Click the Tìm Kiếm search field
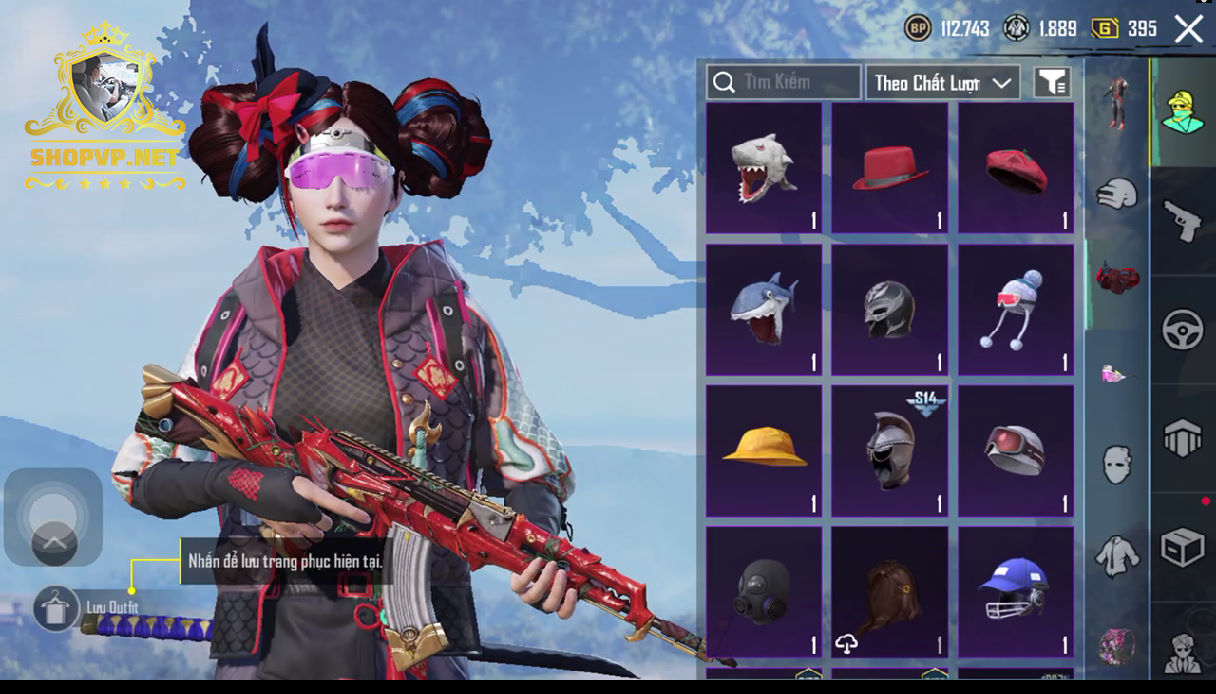The image size is (1216, 694). coord(783,82)
